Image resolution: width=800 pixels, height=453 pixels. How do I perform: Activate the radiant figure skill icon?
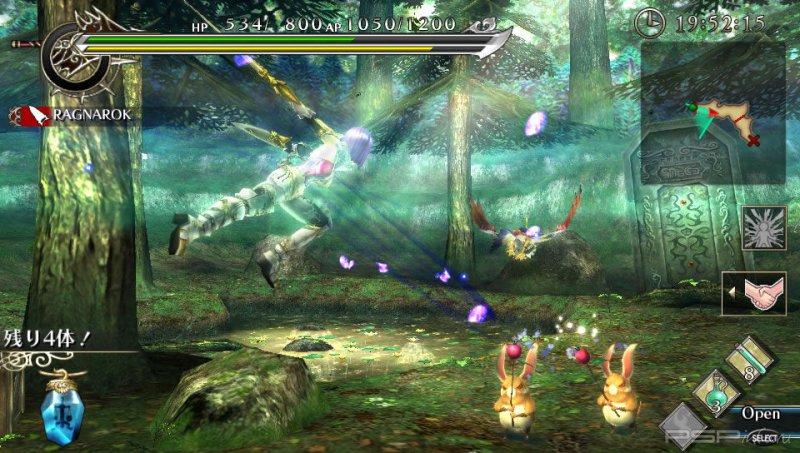pos(762,227)
